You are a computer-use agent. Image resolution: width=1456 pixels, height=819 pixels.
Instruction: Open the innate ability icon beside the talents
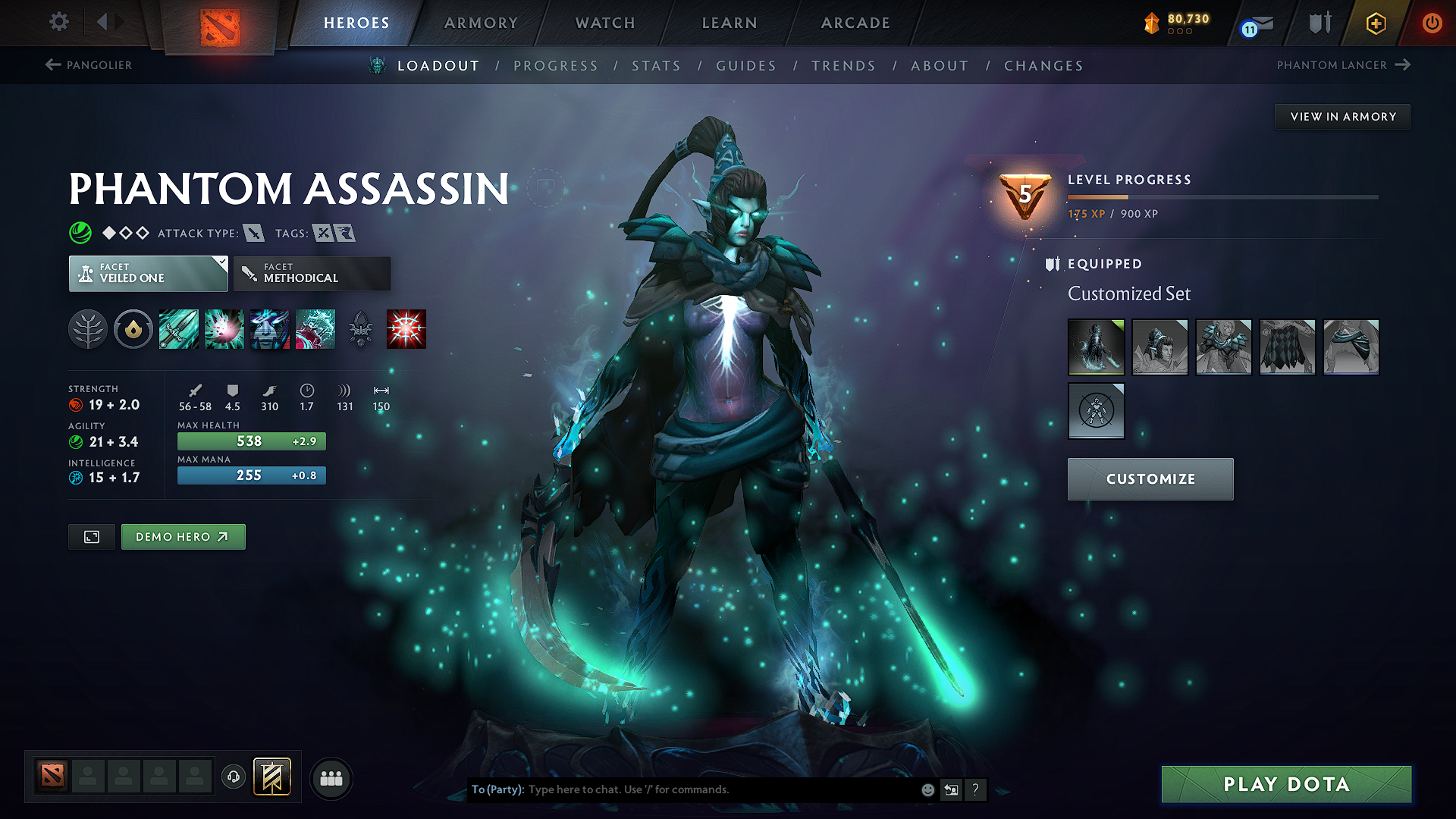tap(133, 329)
